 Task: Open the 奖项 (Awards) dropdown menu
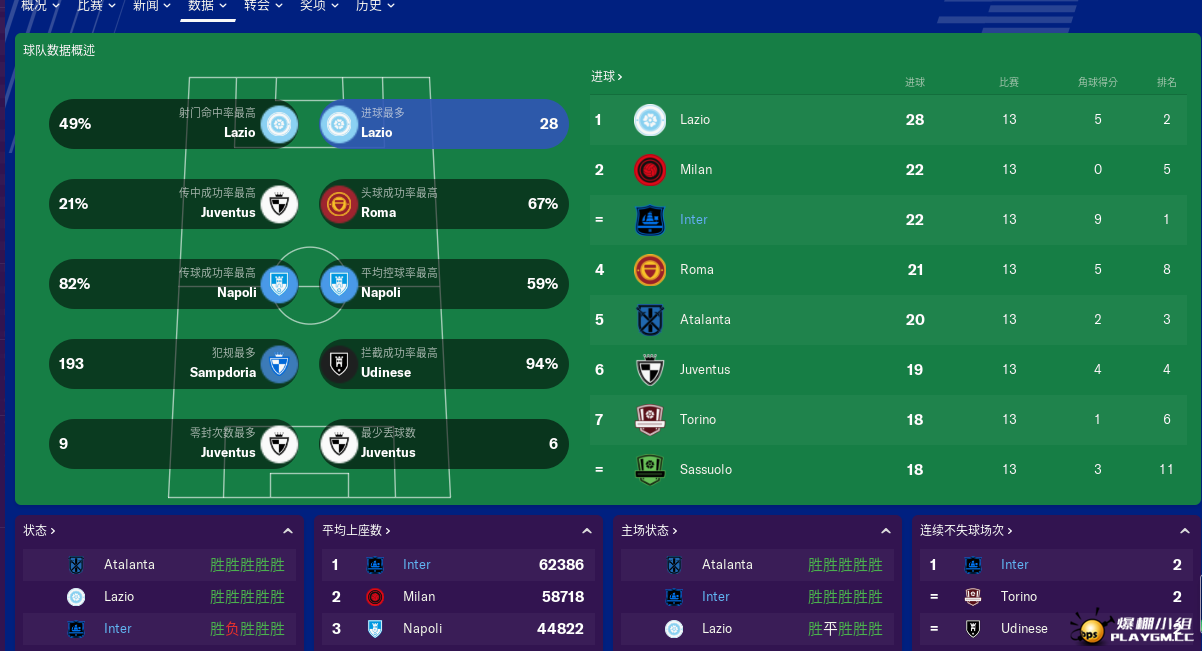[x=319, y=6]
